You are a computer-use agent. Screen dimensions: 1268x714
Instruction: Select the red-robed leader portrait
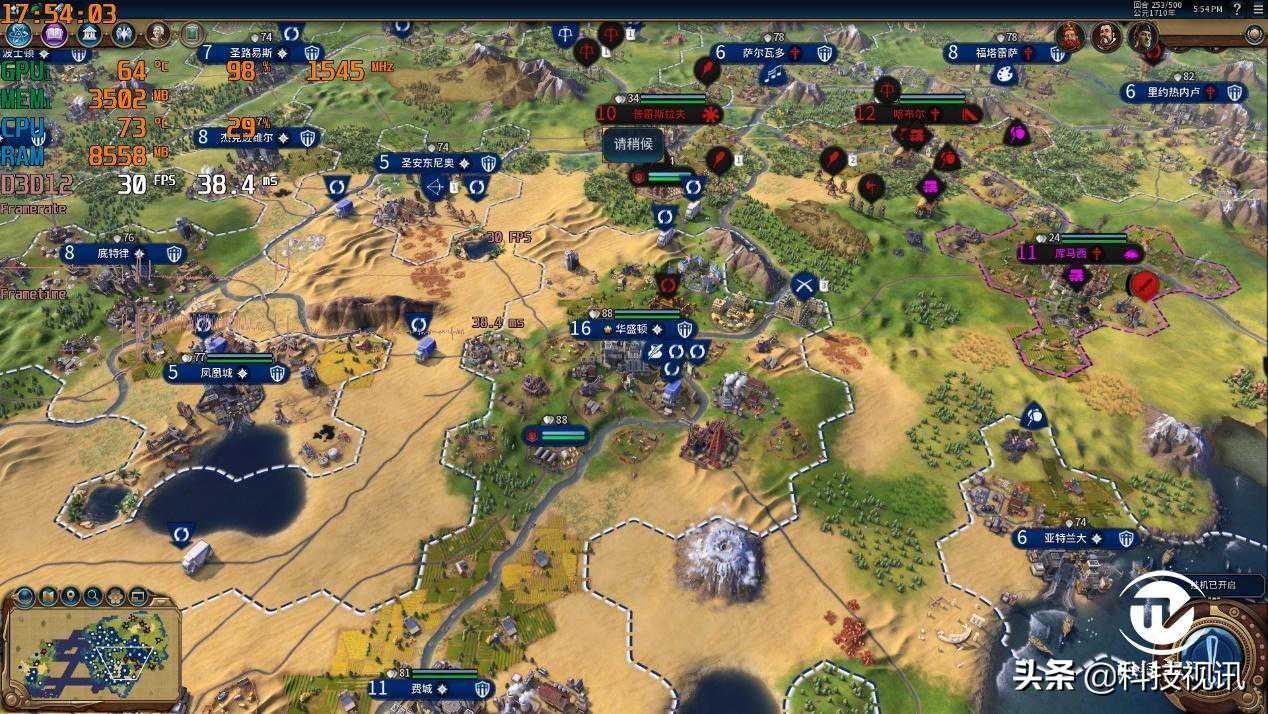click(x=1070, y=37)
